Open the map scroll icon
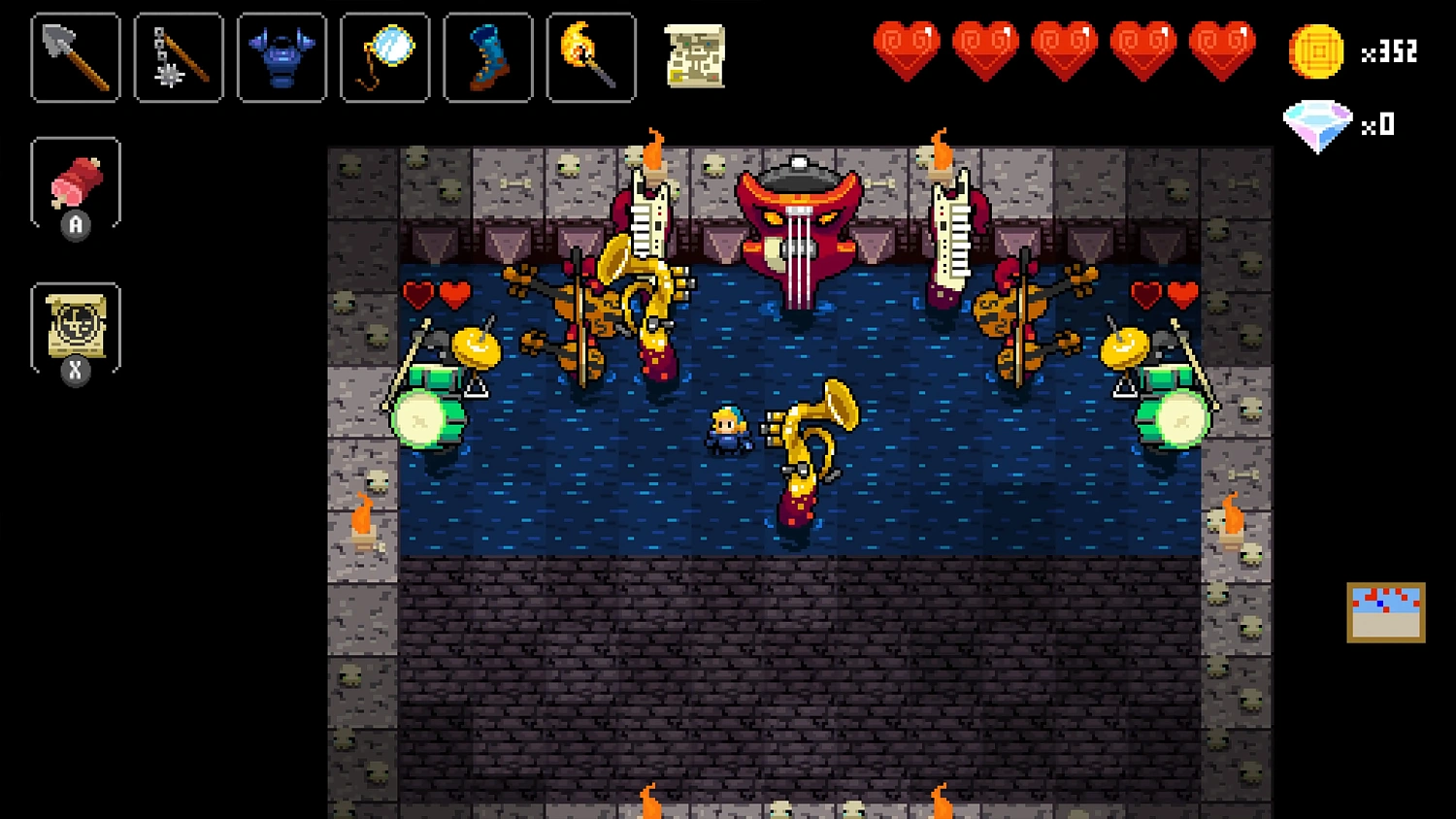The image size is (1456, 819). coord(695,58)
